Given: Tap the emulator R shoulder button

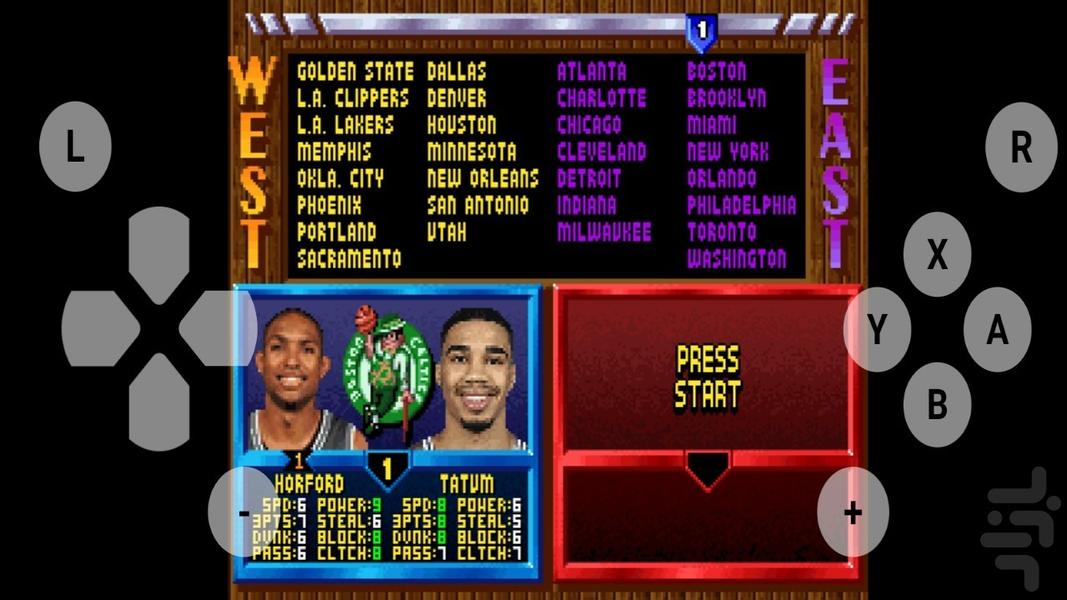Looking at the screenshot, I should click(1021, 147).
